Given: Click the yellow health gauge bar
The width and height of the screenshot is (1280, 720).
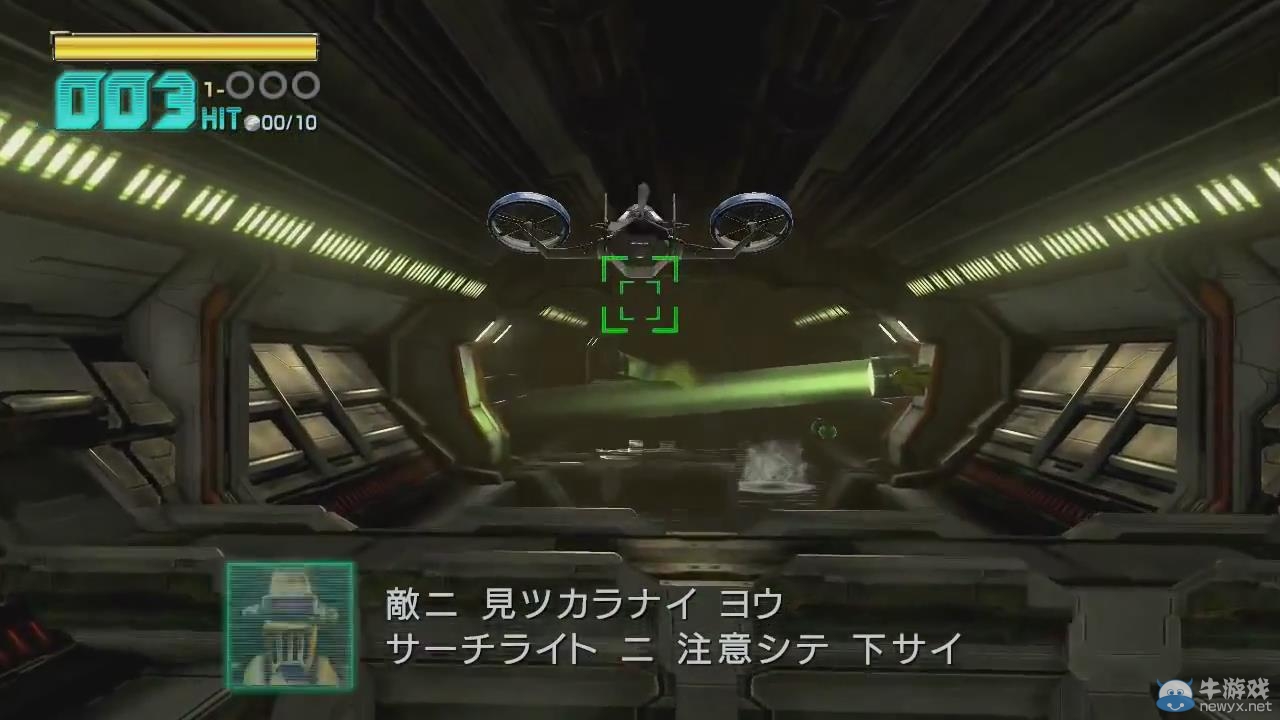Looking at the screenshot, I should tap(184, 46).
